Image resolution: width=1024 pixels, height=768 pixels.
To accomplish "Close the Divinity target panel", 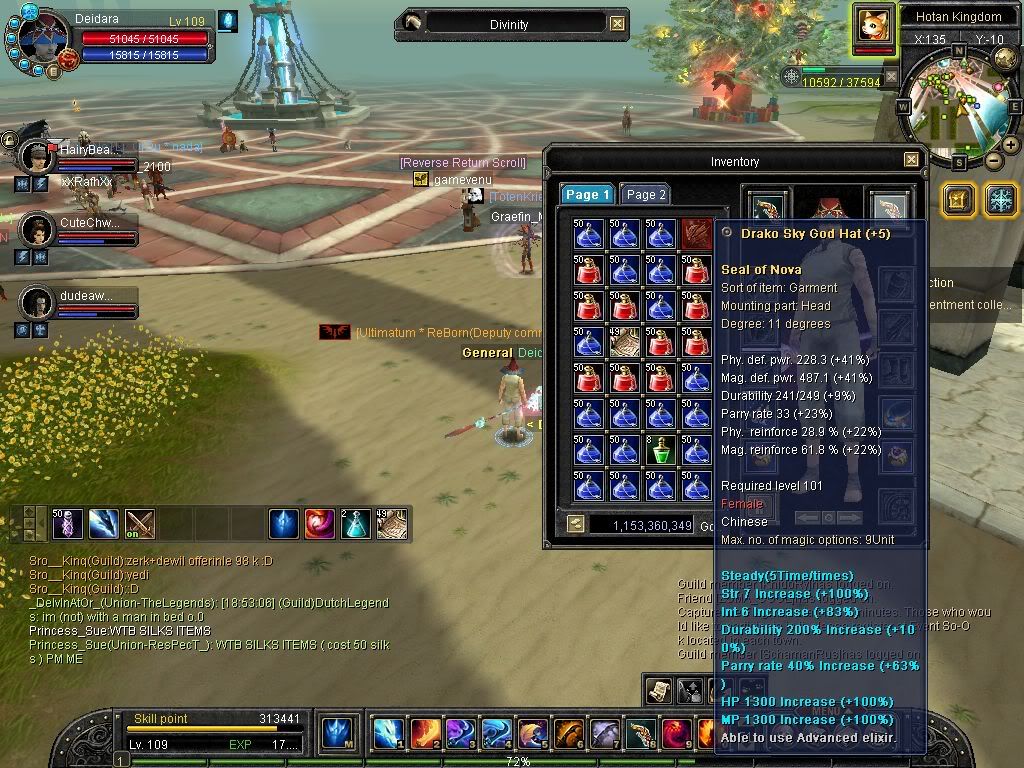I will point(618,24).
